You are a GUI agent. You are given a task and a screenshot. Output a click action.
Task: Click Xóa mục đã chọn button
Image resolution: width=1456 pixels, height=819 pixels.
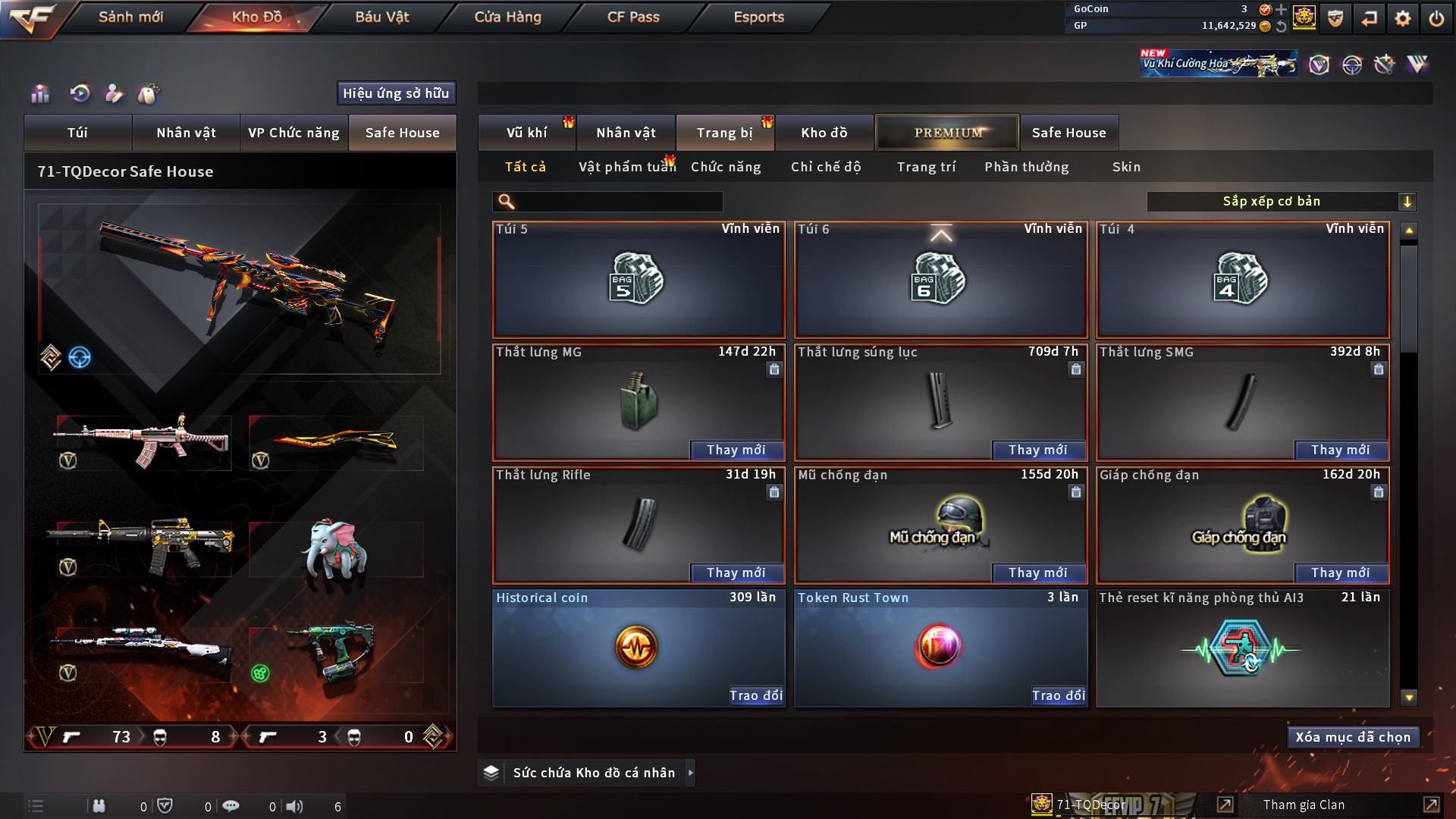(1353, 737)
